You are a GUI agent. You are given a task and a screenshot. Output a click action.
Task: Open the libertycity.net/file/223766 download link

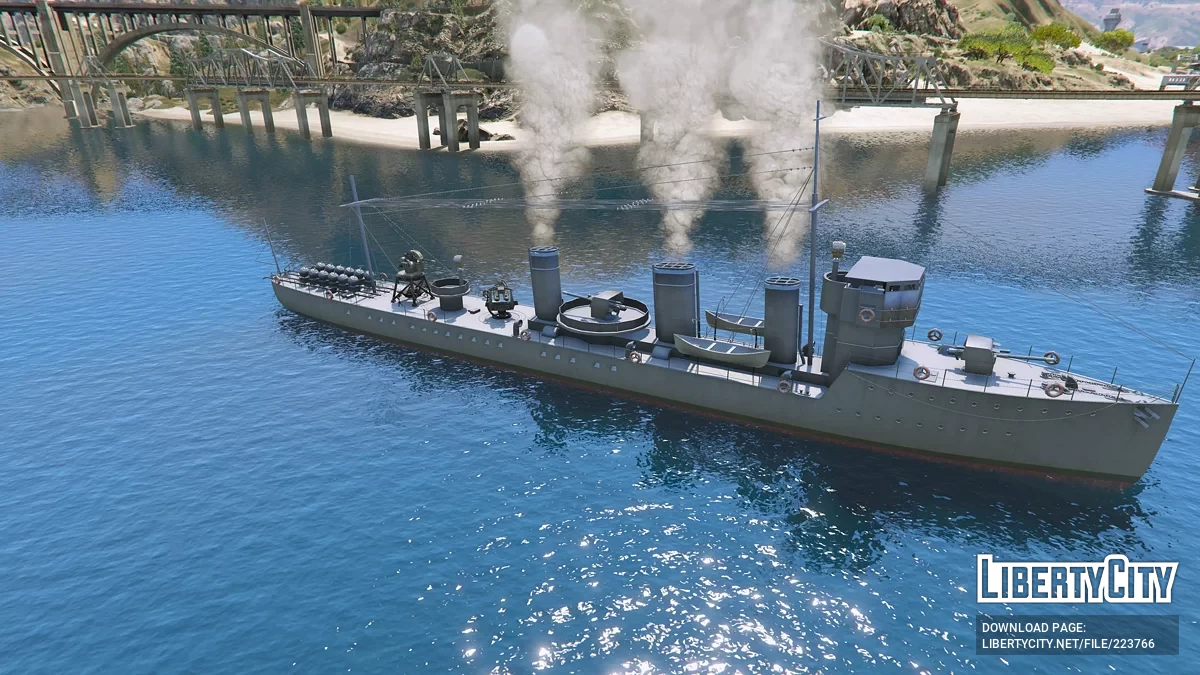coord(1068,644)
